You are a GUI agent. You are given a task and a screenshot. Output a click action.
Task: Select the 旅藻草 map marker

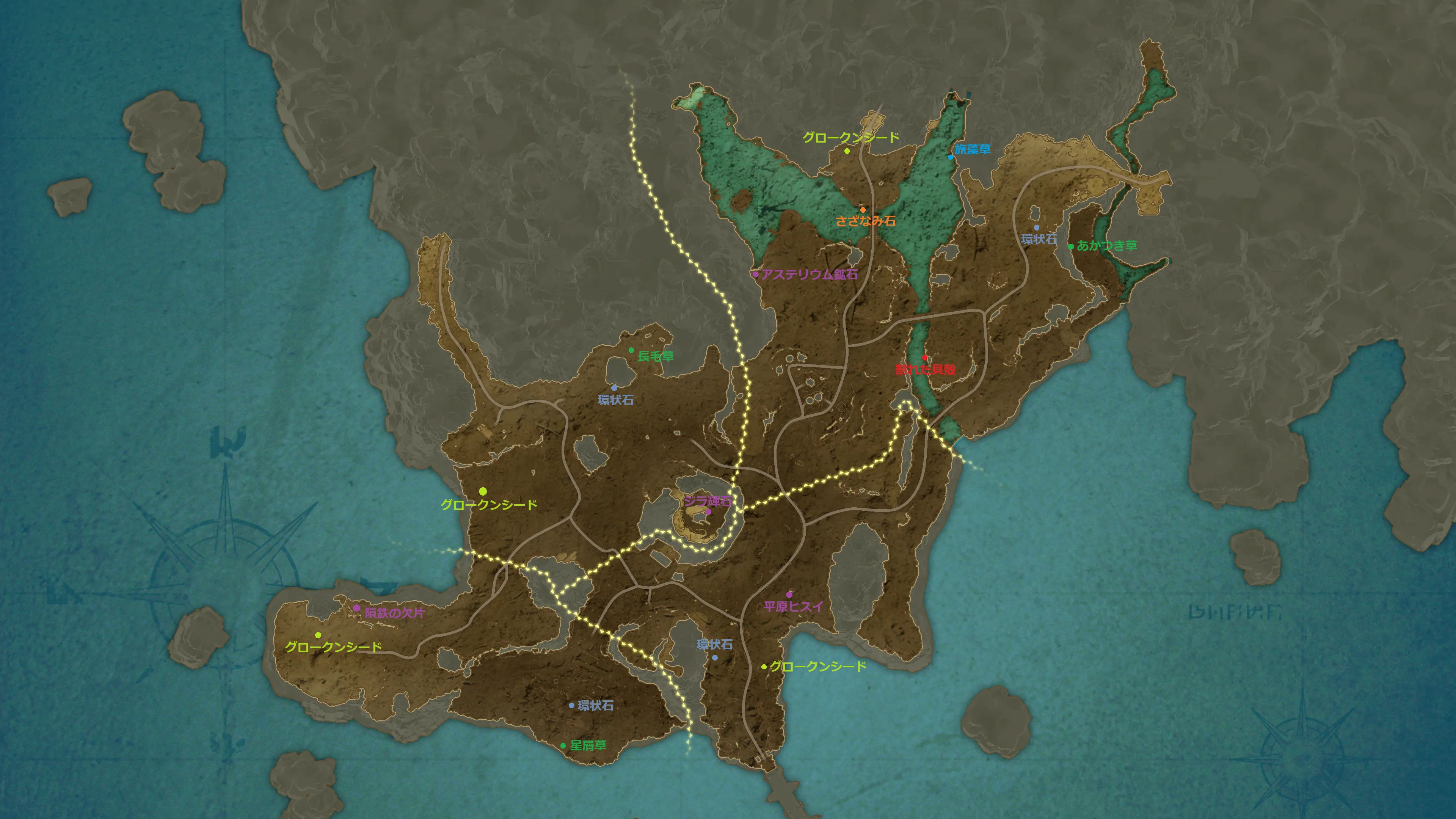[950, 157]
